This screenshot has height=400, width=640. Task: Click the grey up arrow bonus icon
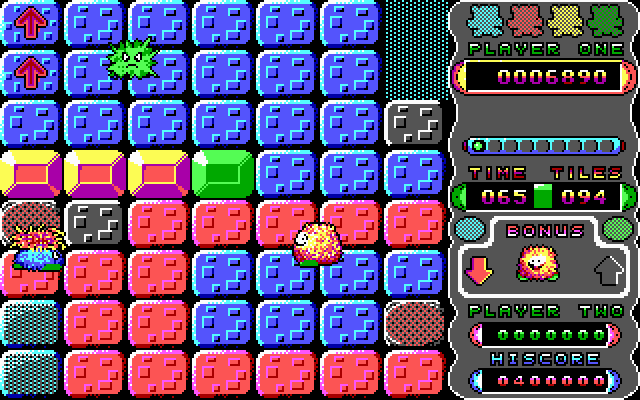(x=607, y=267)
